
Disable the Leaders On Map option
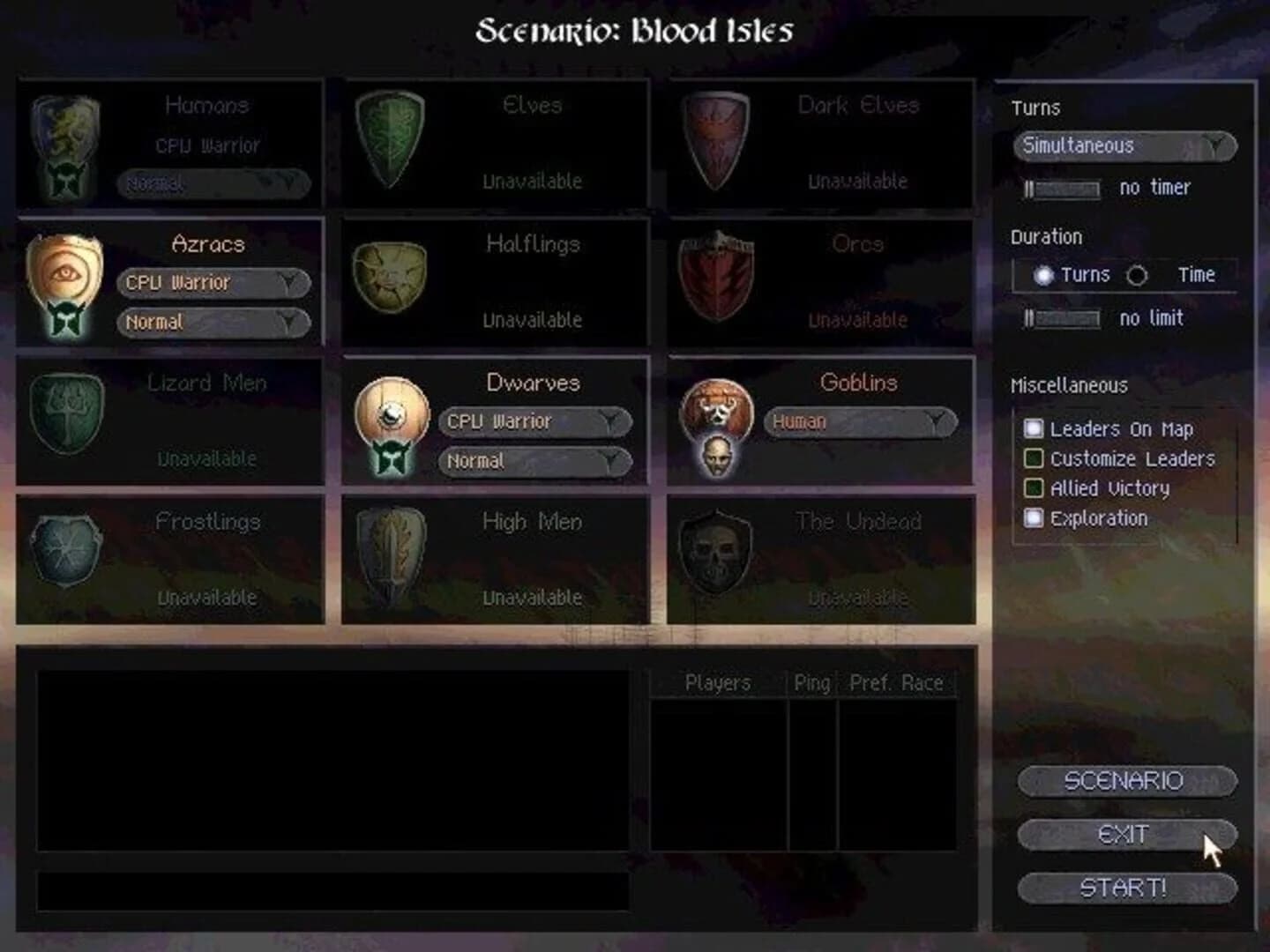pos(1033,429)
